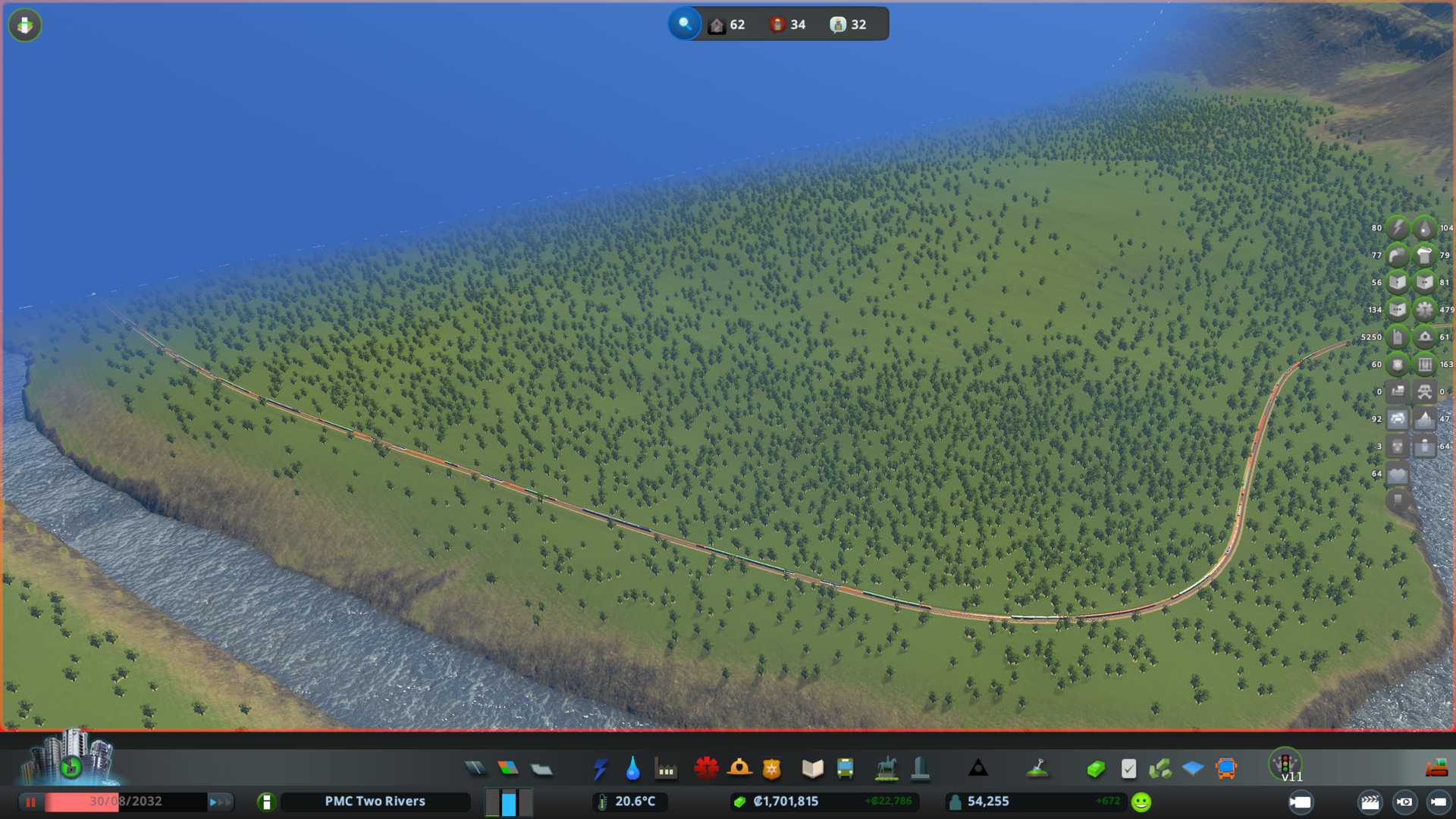Open the traffic light mod button
The height and width of the screenshot is (819, 1456).
click(1285, 764)
